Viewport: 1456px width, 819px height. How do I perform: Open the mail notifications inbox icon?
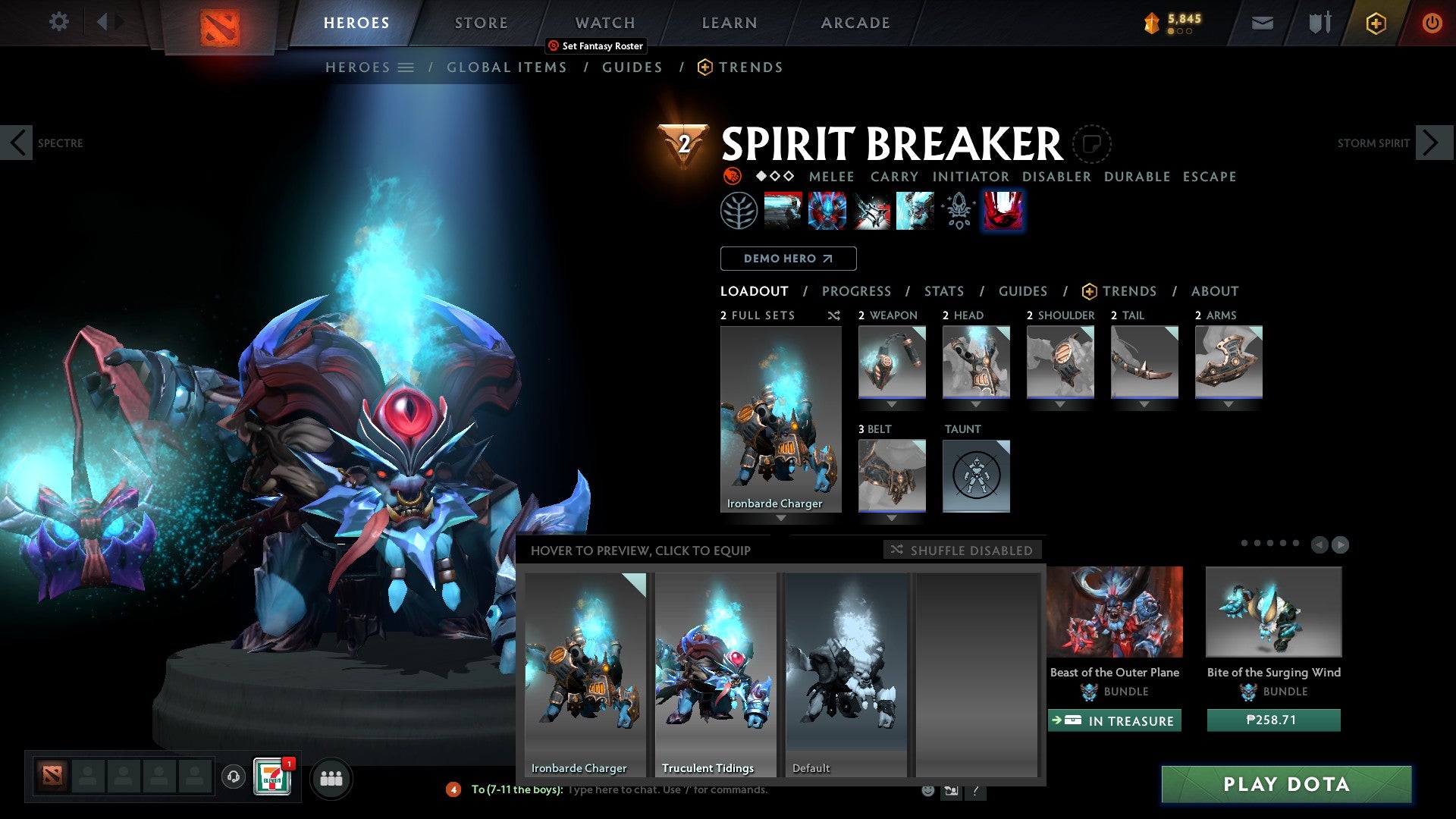[x=1261, y=23]
